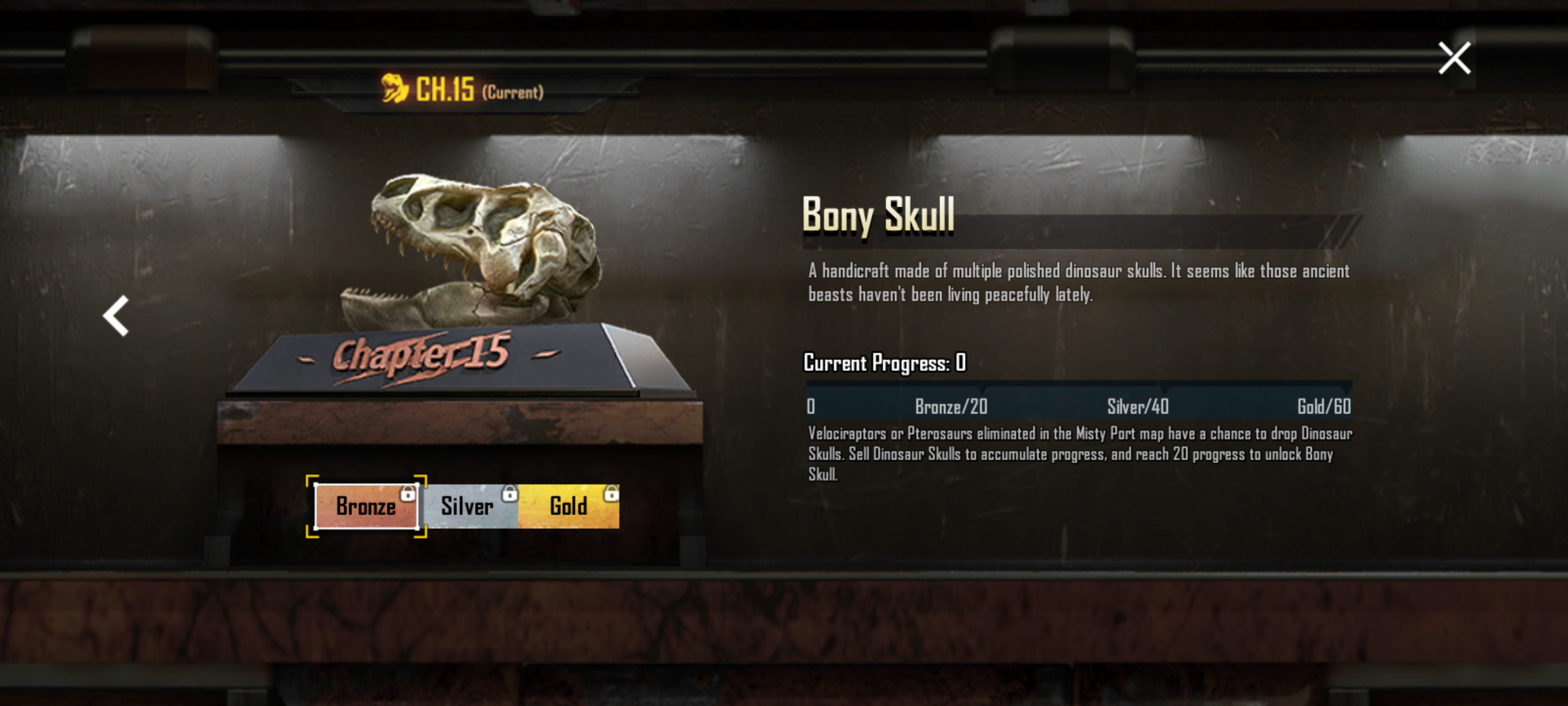This screenshot has width=1568, height=706.
Task: Select the Bronze tier tab
Action: click(x=366, y=506)
